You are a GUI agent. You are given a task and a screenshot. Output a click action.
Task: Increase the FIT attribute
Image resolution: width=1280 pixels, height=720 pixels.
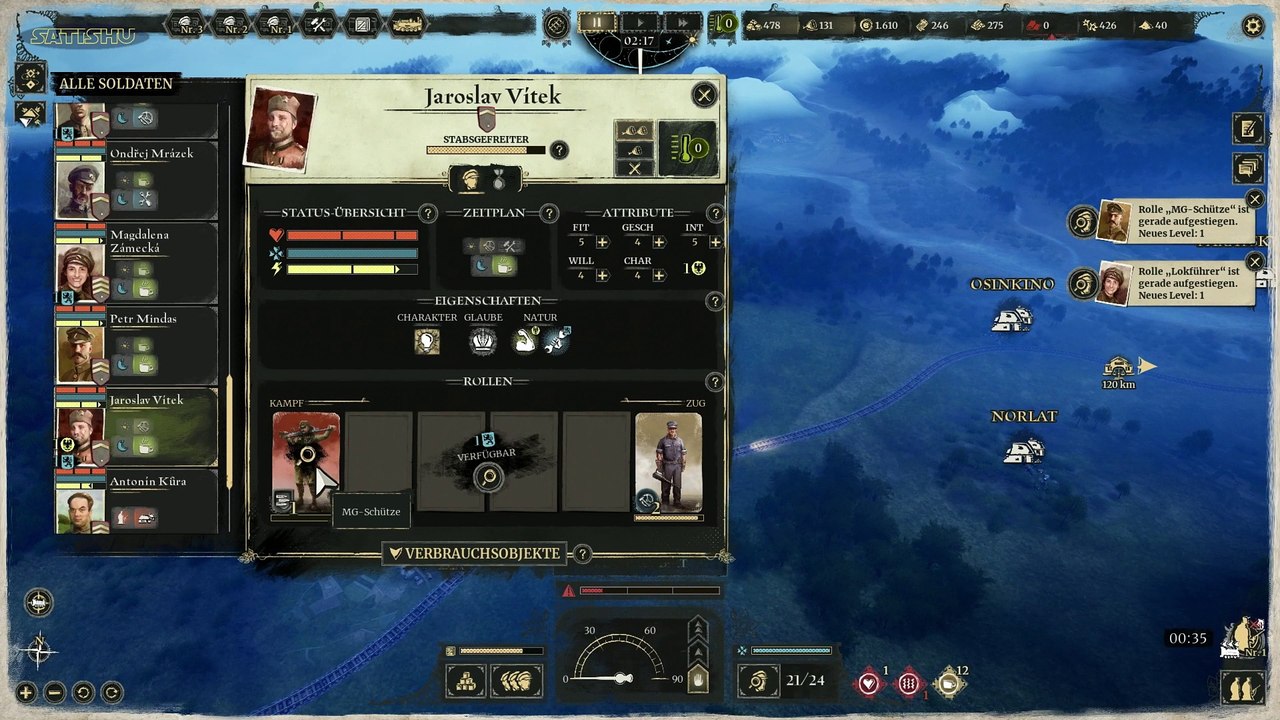point(602,242)
